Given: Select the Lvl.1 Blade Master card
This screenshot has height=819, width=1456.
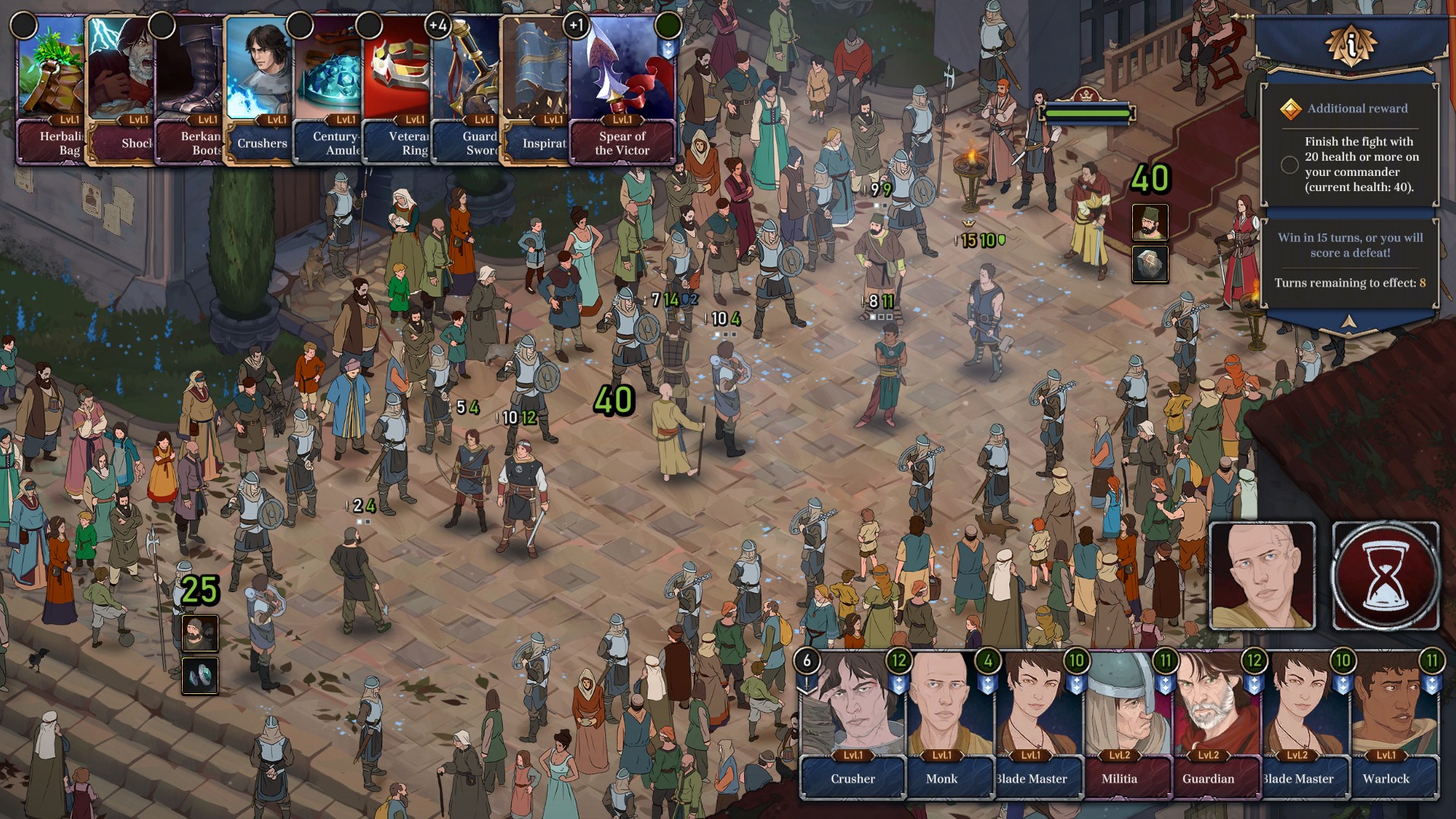Looking at the screenshot, I should [x=1031, y=724].
